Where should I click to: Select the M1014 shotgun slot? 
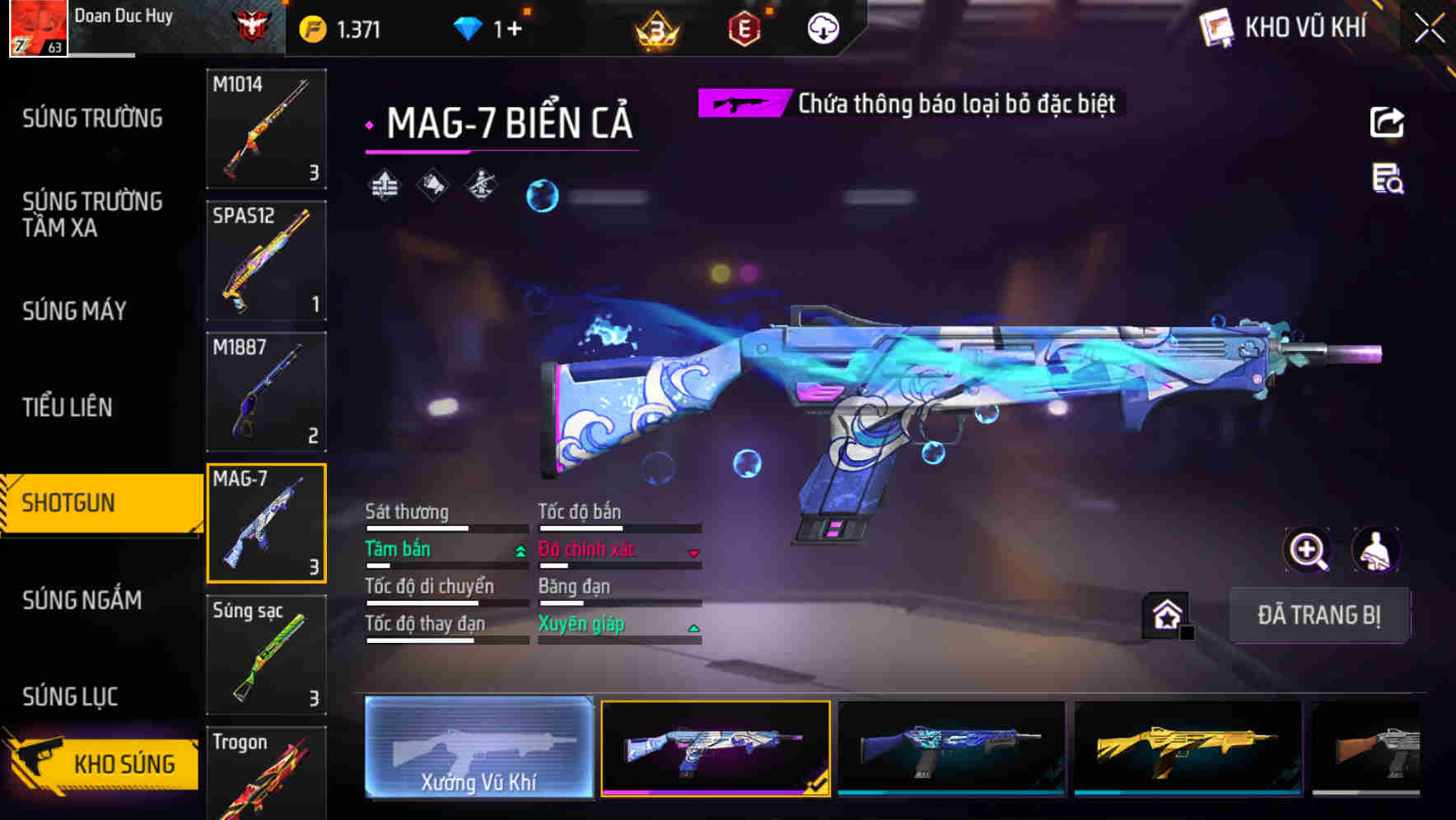tap(266, 128)
